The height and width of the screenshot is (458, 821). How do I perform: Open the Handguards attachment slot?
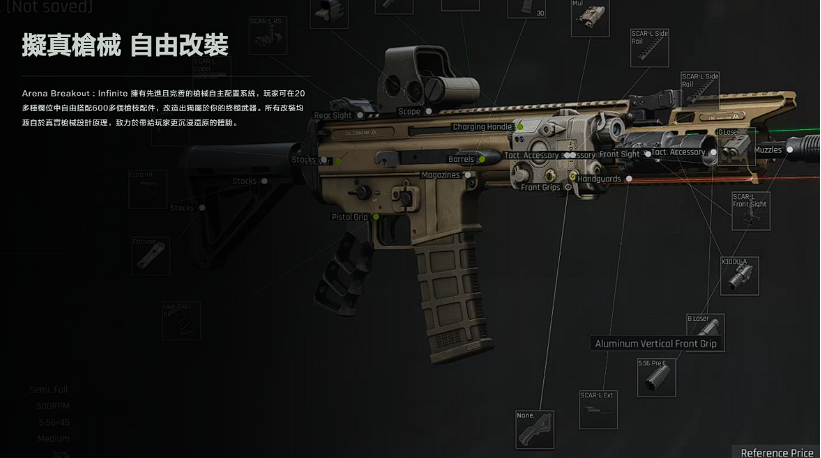[601, 179]
